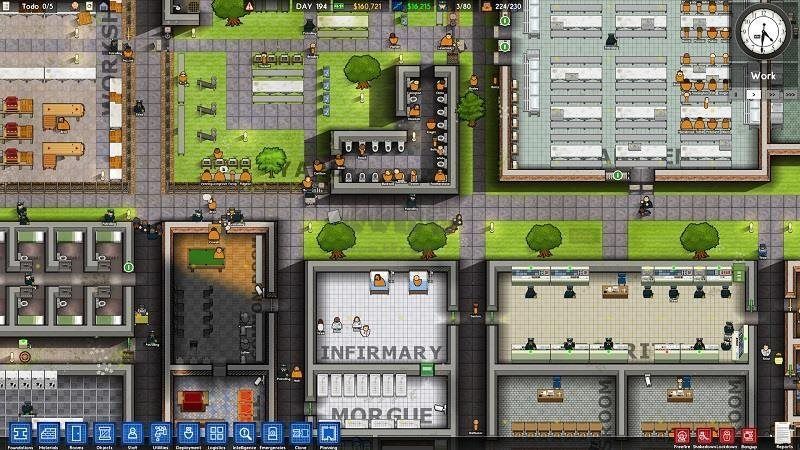Trigger the Shakedown button
The height and width of the screenshot is (450, 800).
[705, 435]
